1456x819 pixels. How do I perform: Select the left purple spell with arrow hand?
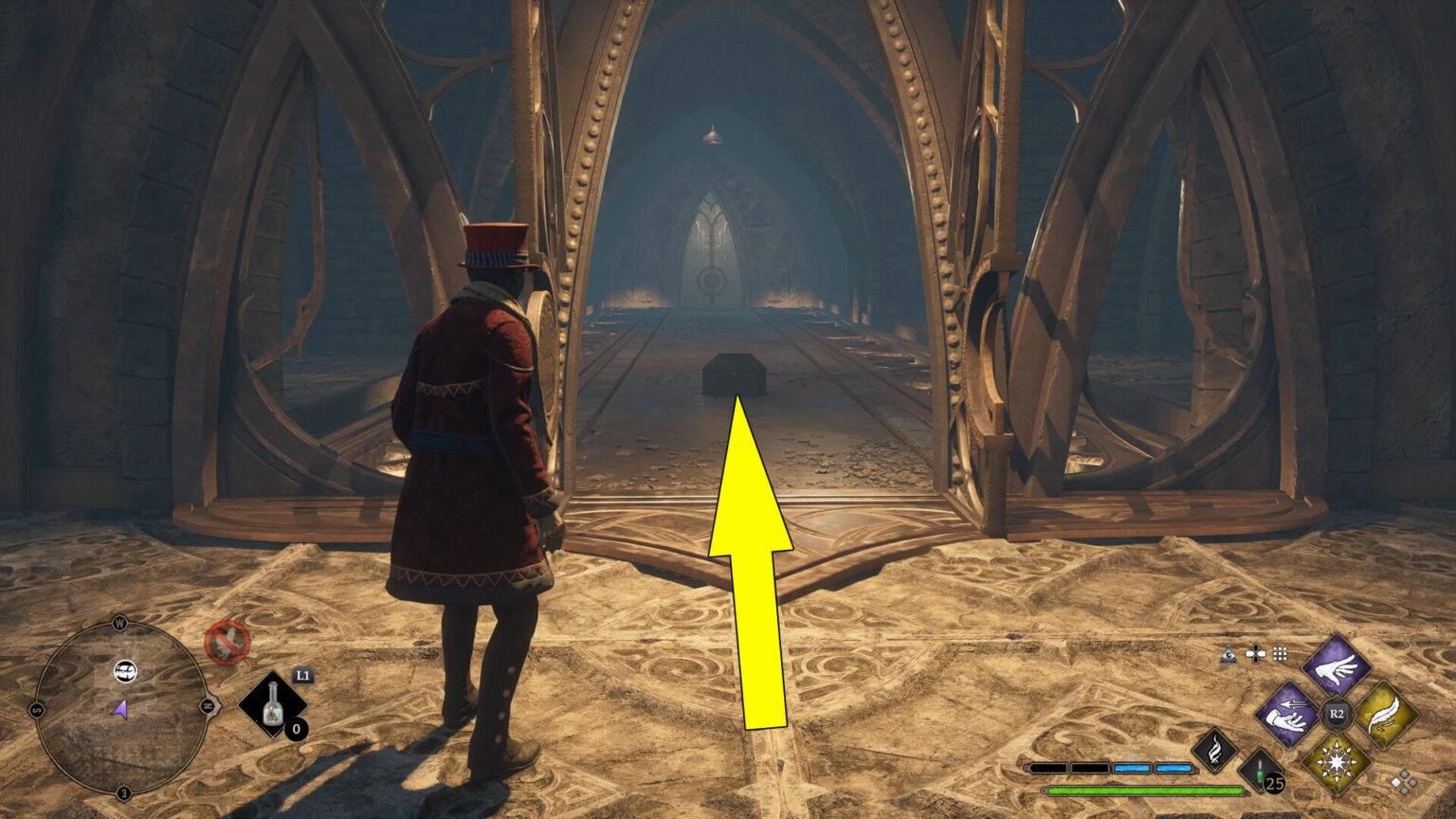1283,715
